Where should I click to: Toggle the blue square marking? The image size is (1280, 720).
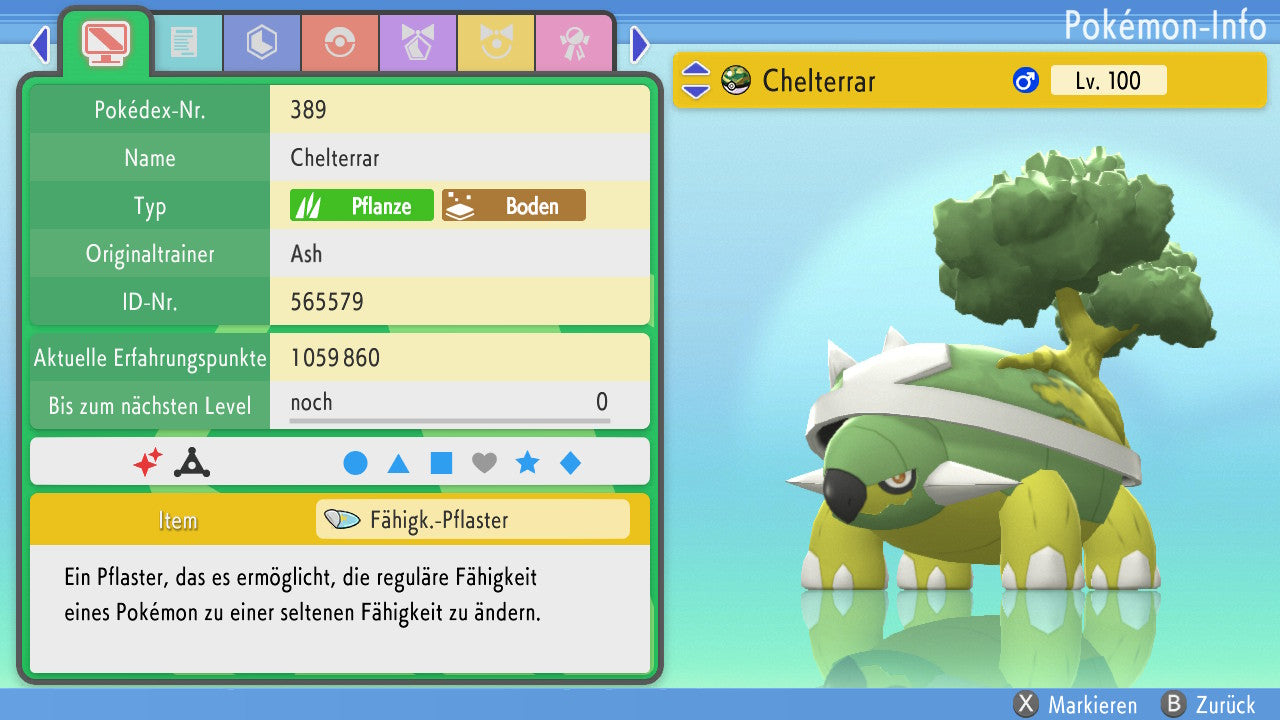click(441, 463)
